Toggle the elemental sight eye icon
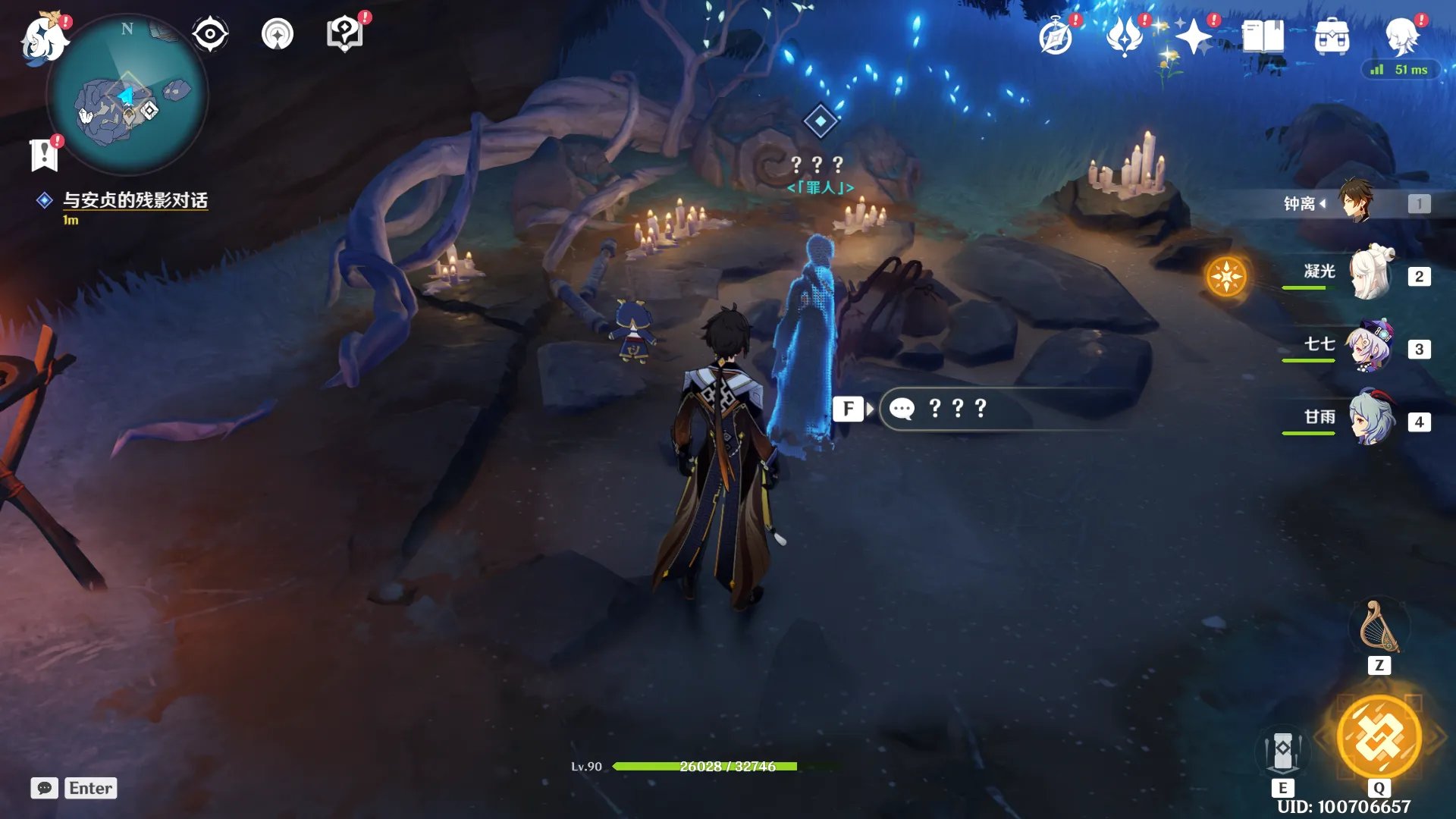This screenshot has height=819, width=1456. [210, 35]
